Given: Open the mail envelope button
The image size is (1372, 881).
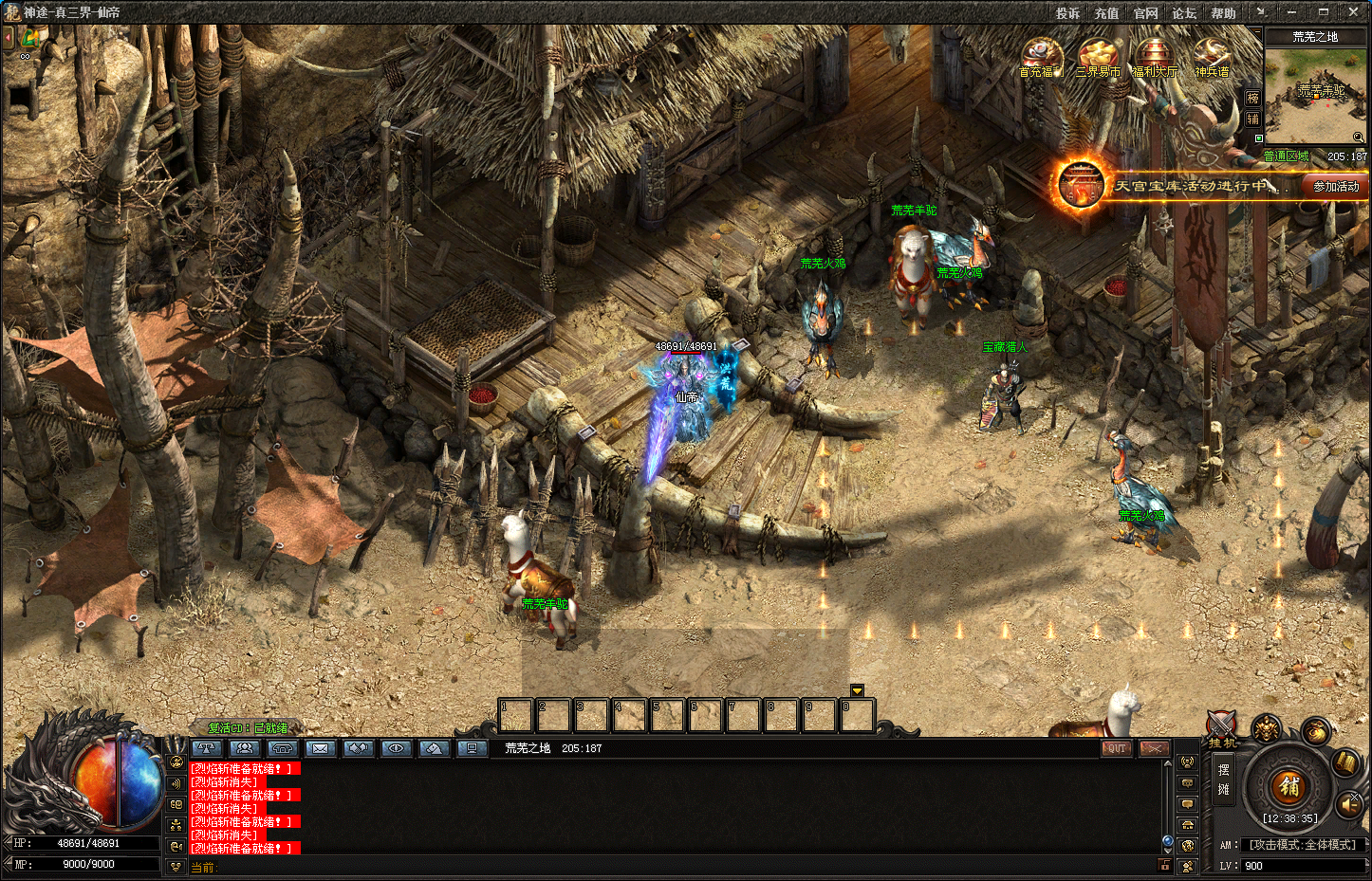Looking at the screenshot, I should tap(320, 748).
